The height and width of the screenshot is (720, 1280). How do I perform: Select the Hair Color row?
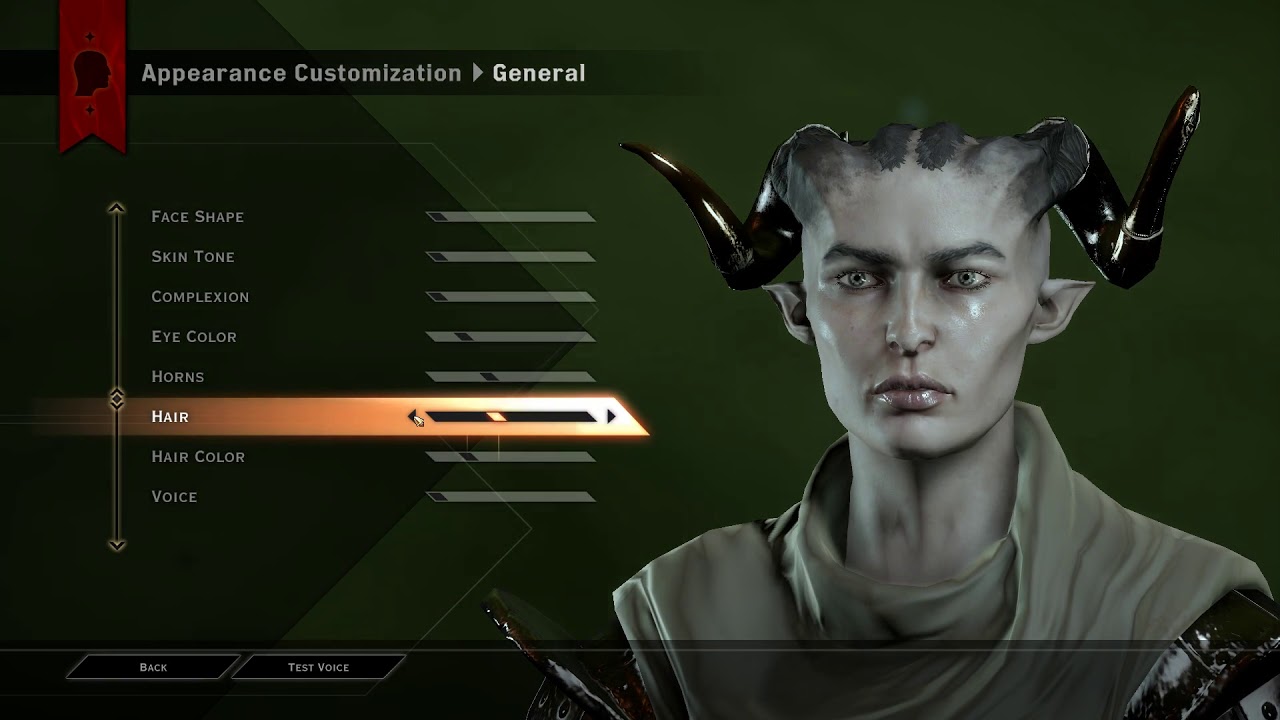pos(198,457)
